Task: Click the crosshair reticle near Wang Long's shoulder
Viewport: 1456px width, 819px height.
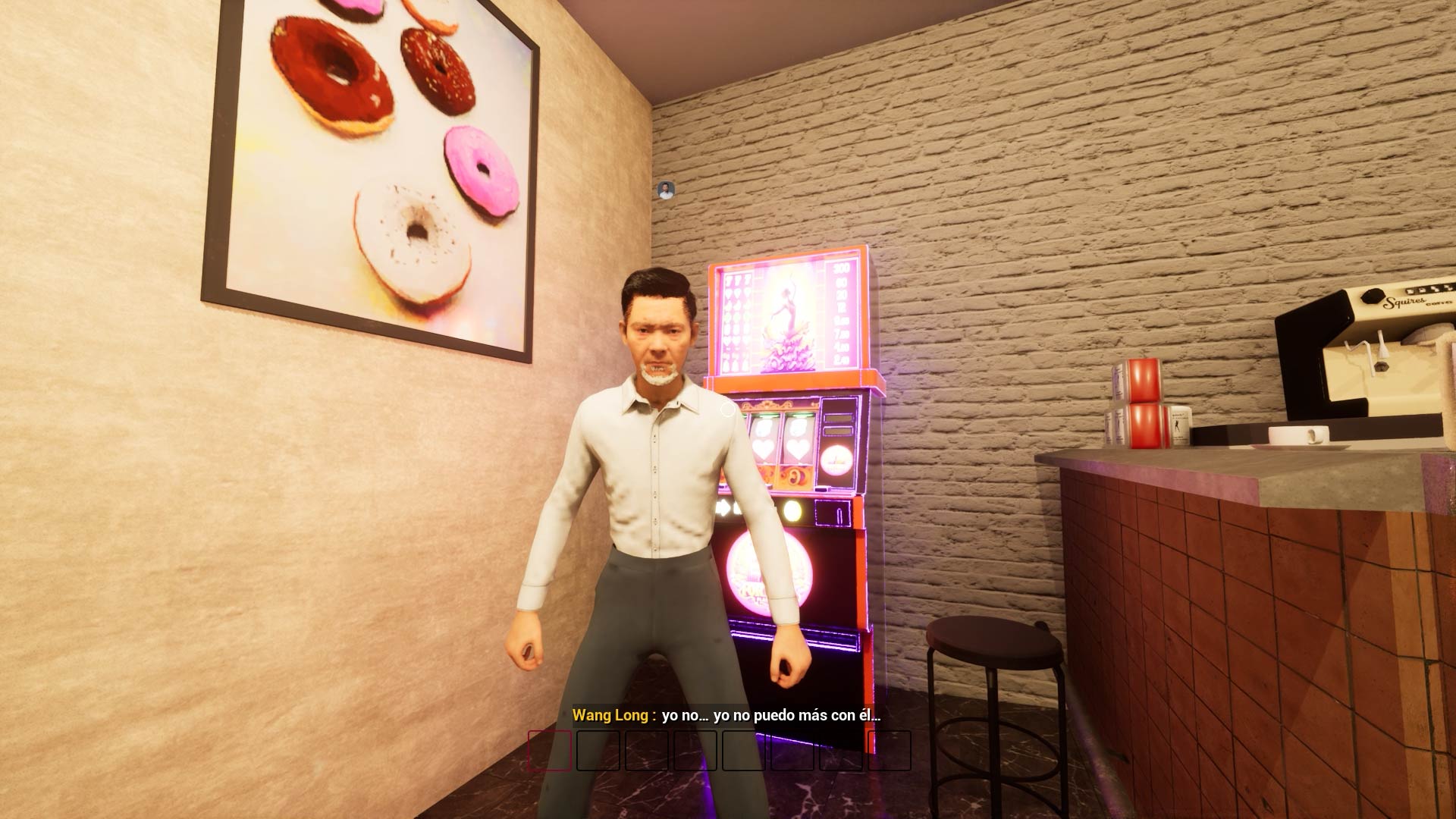Action: (x=726, y=408)
